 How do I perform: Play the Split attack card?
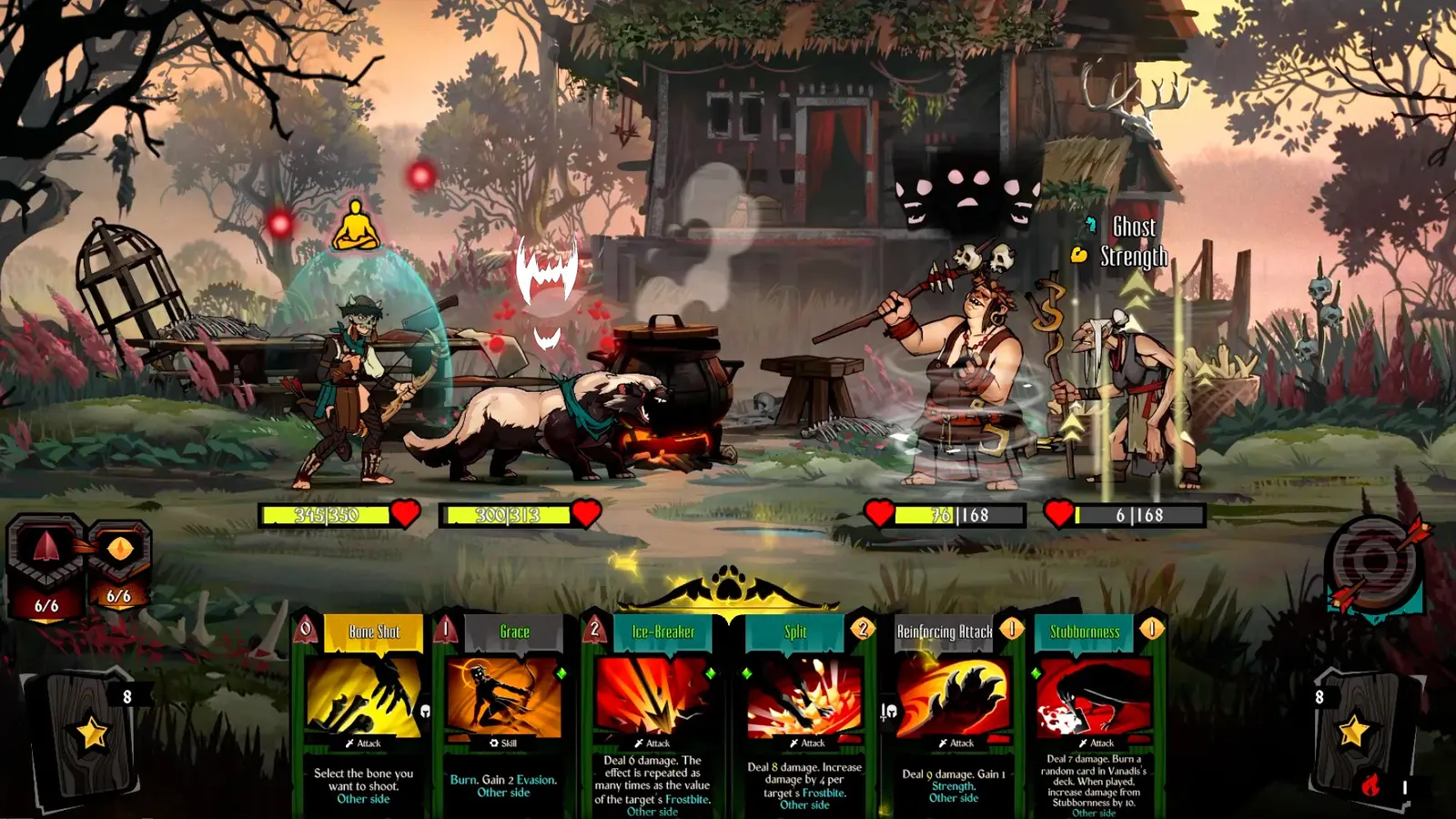pos(804,714)
